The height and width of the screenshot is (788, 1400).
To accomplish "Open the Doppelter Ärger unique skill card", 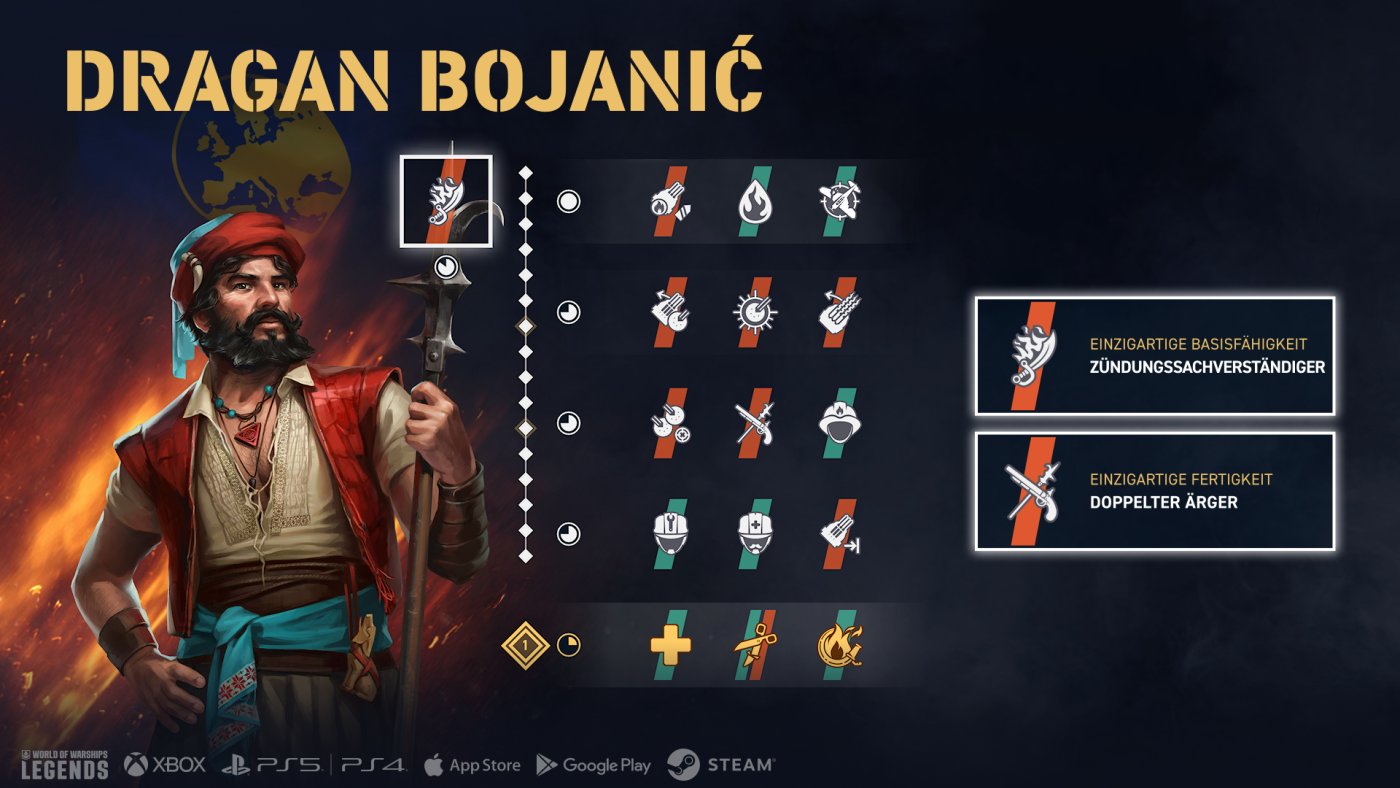I will [1155, 491].
